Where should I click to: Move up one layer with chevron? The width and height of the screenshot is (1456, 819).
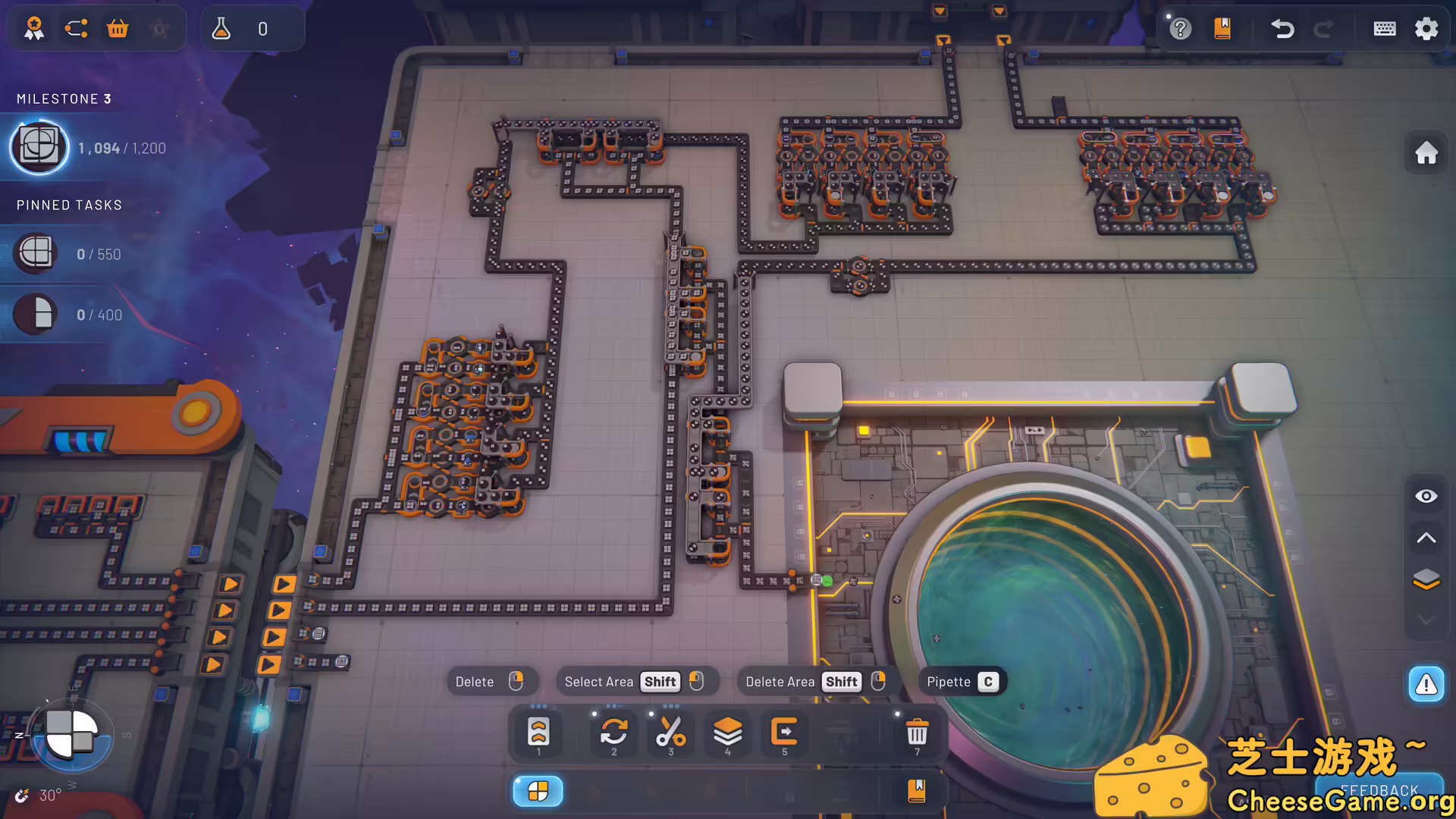point(1426,538)
